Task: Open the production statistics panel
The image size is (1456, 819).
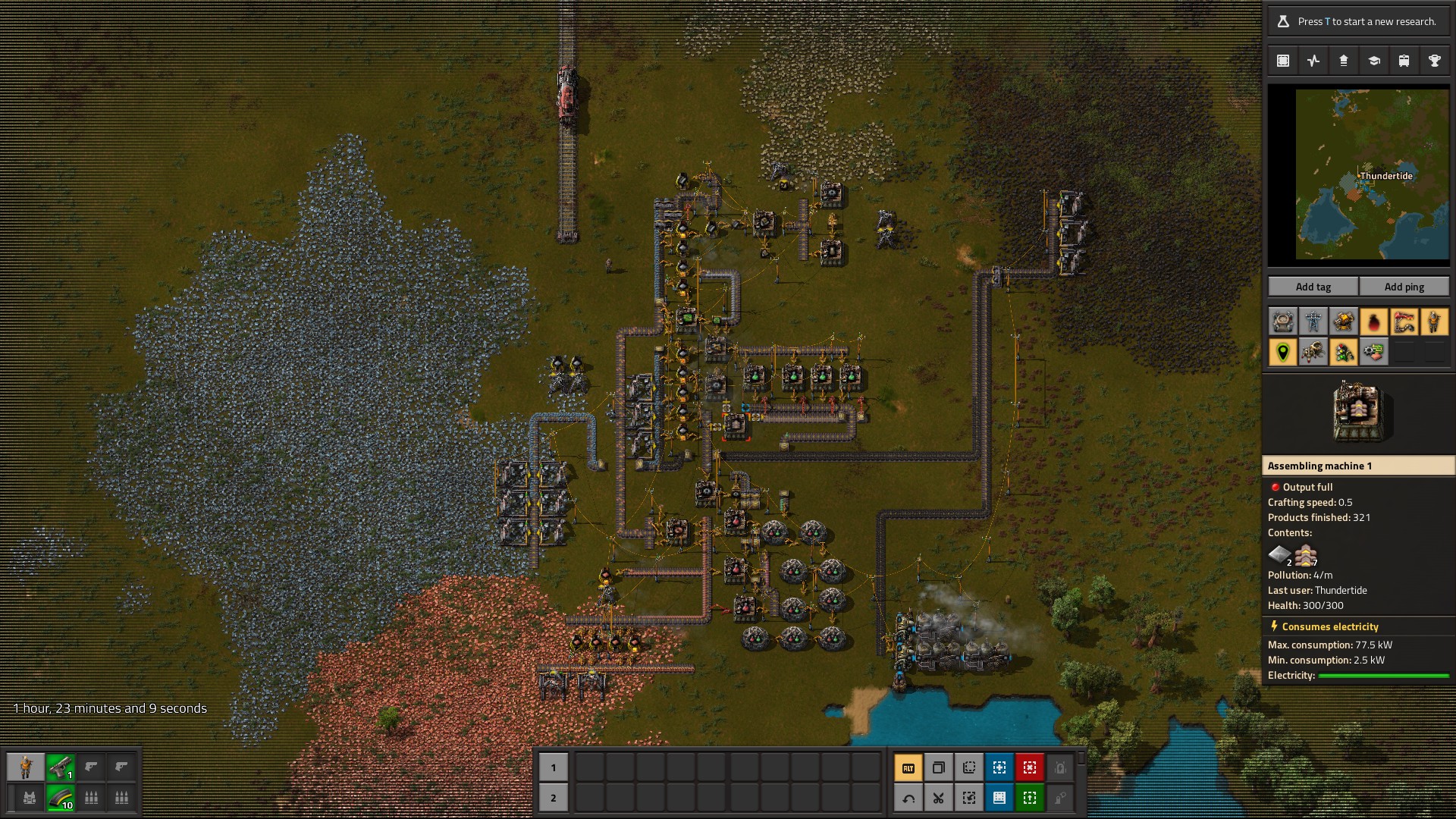Action: [1313, 60]
